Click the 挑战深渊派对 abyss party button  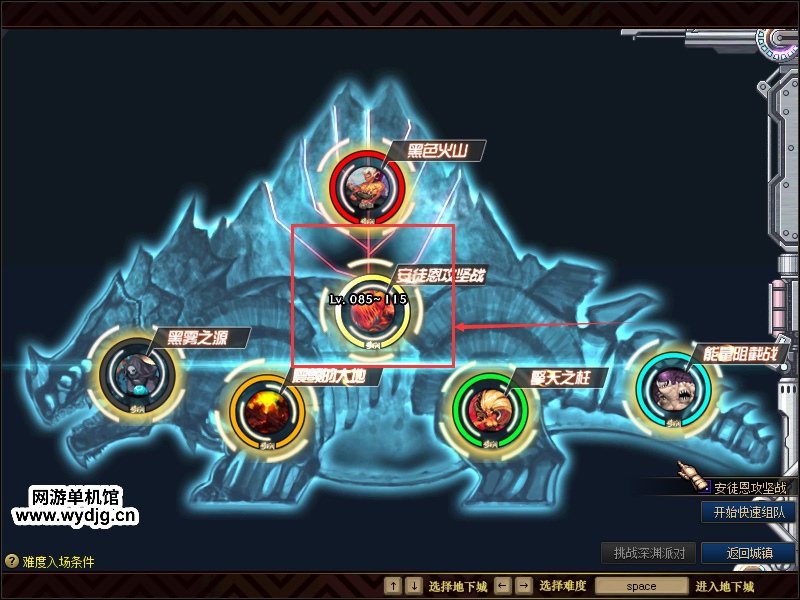pos(648,553)
